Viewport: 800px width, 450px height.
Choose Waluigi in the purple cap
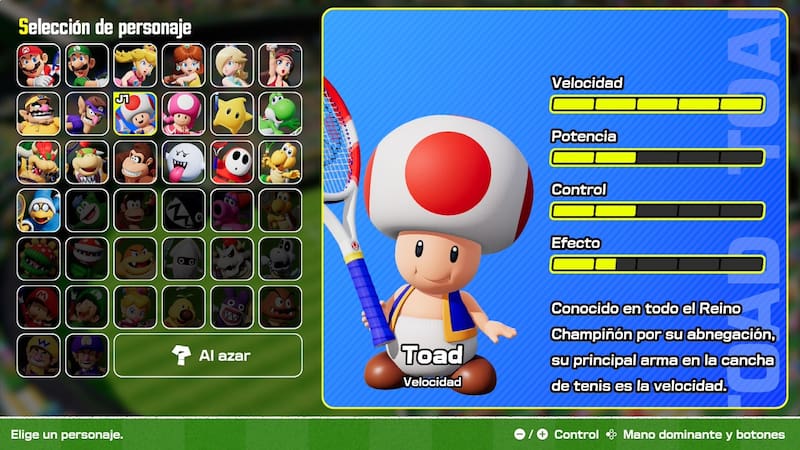tap(87, 113)
